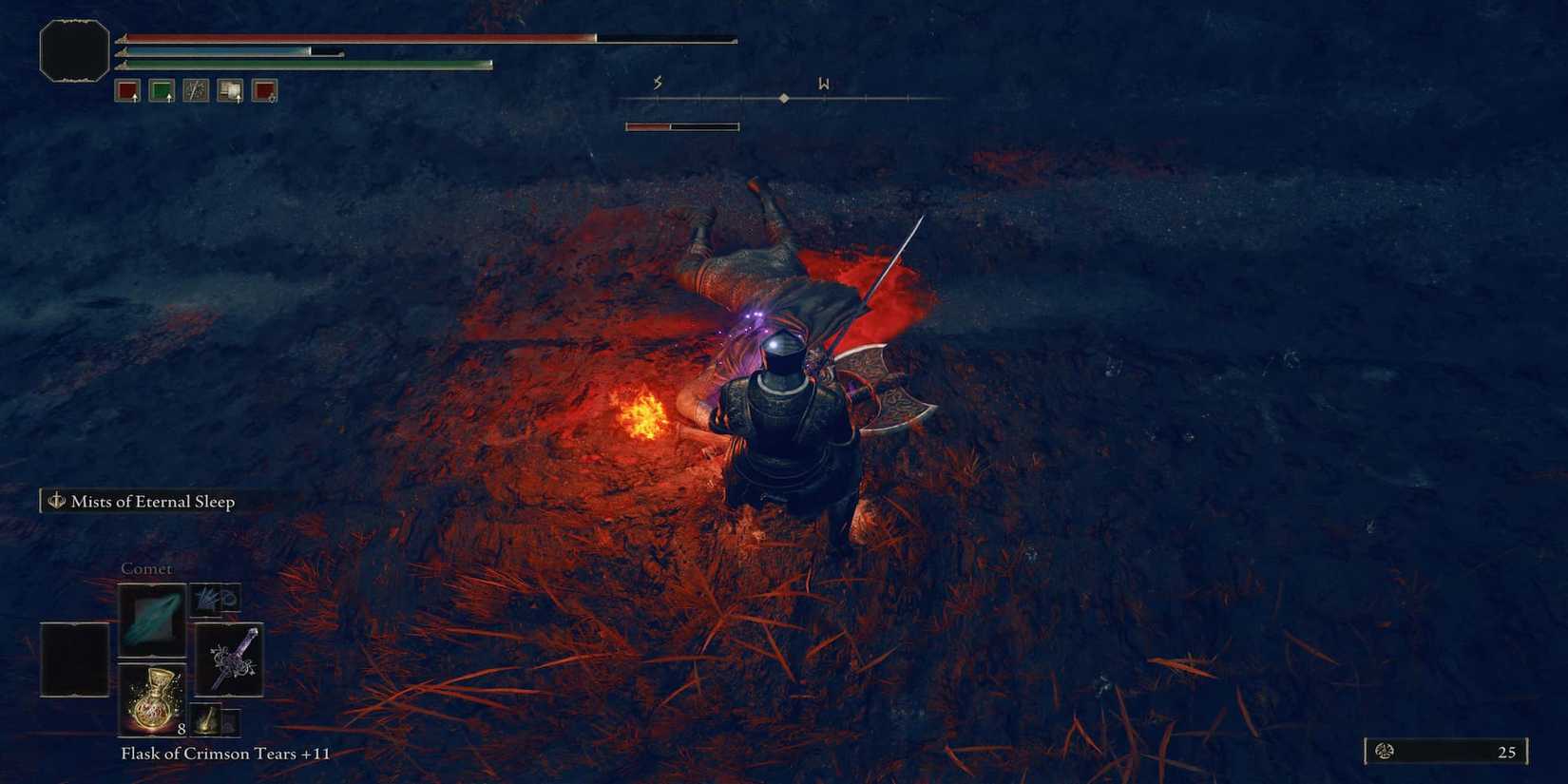
Task: Toggle the rightmost crimson quick-slot with gear
Action: (x=264, y=90)
